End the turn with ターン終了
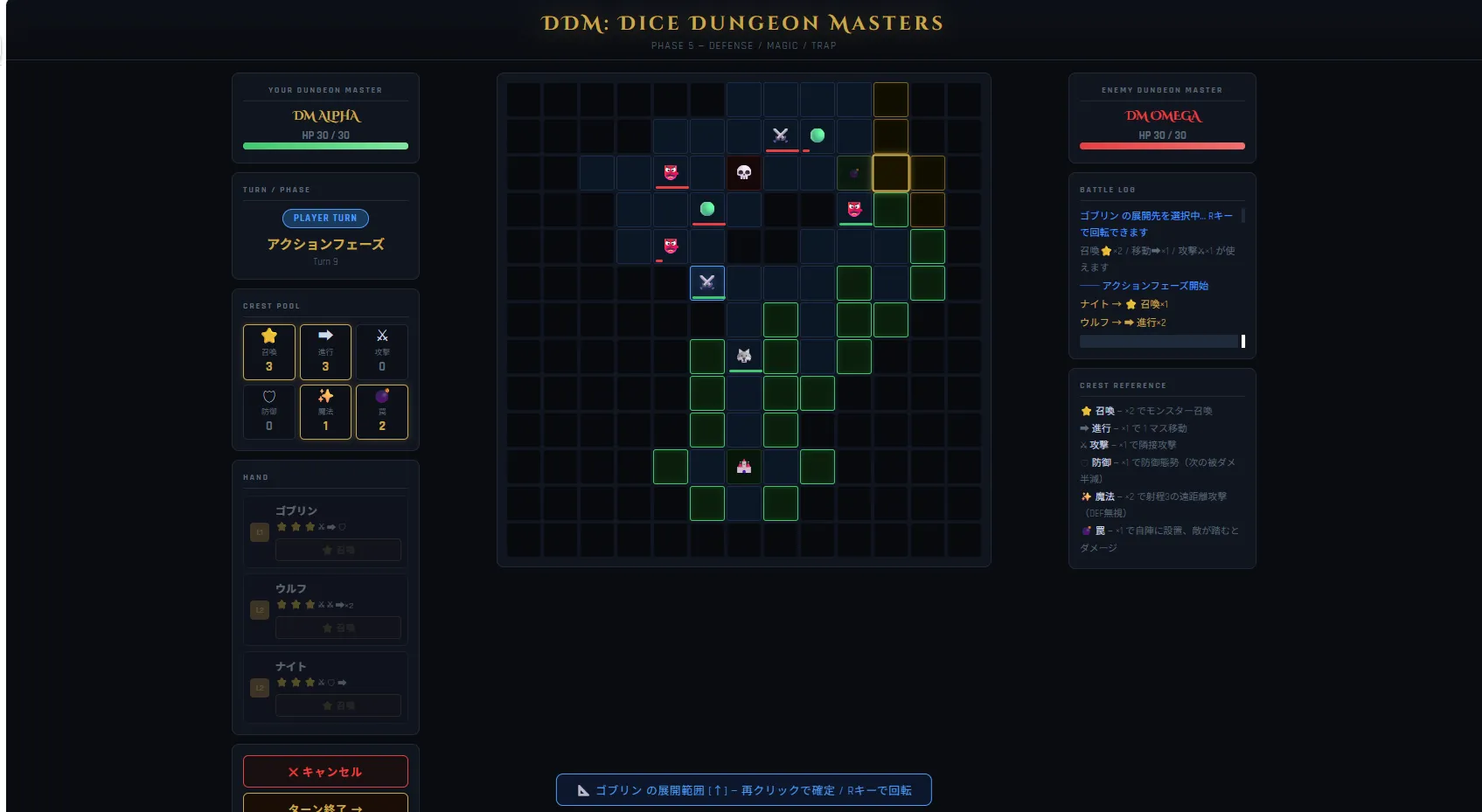The image size is (1482, 812). coord(325,804)
